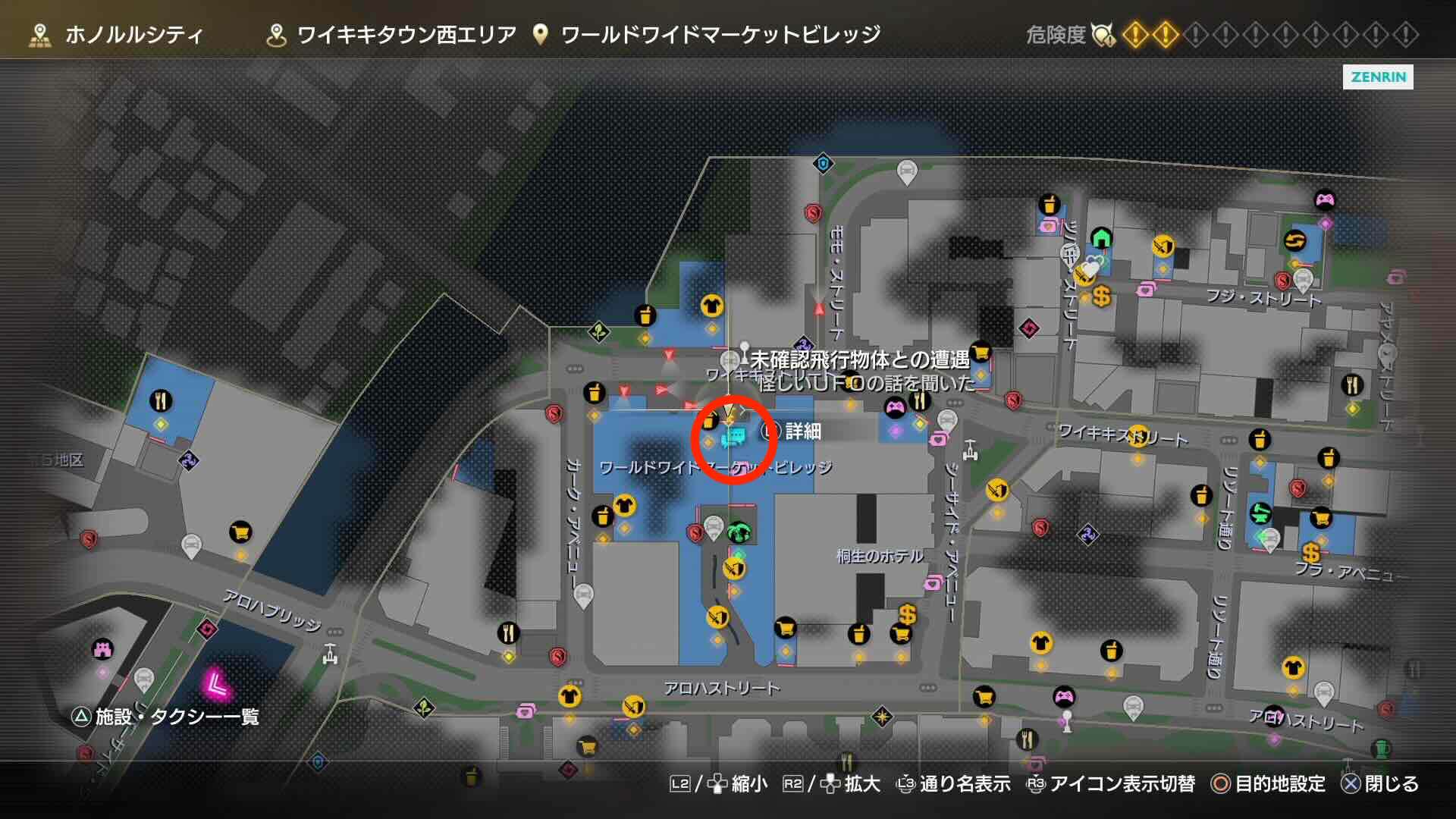Toggle street name display with 通り名表示

966,786
